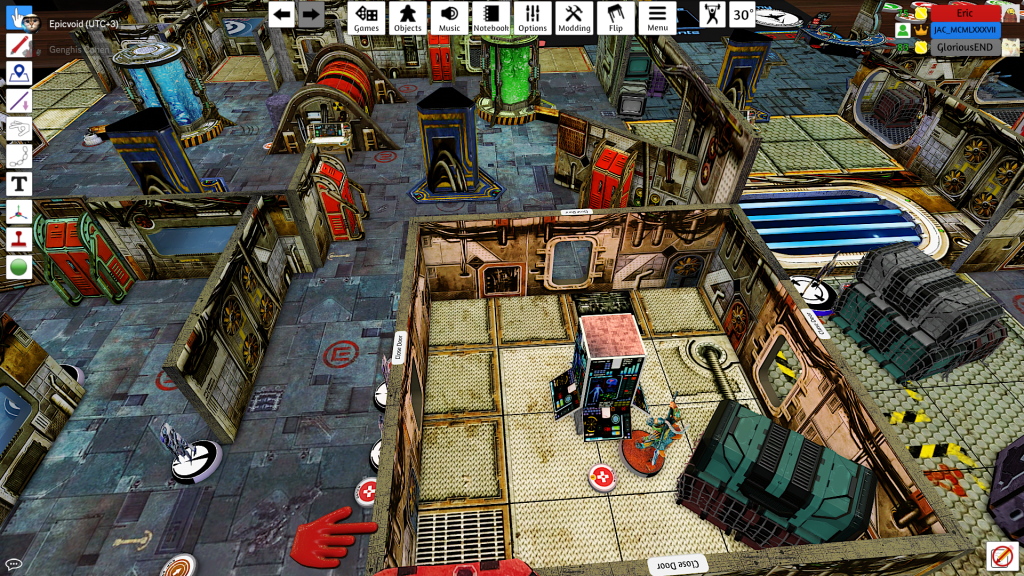Select player Eric in the player list
This screenshot has width=1024, height=576.
pyautogui.click(x=964, y=14)
